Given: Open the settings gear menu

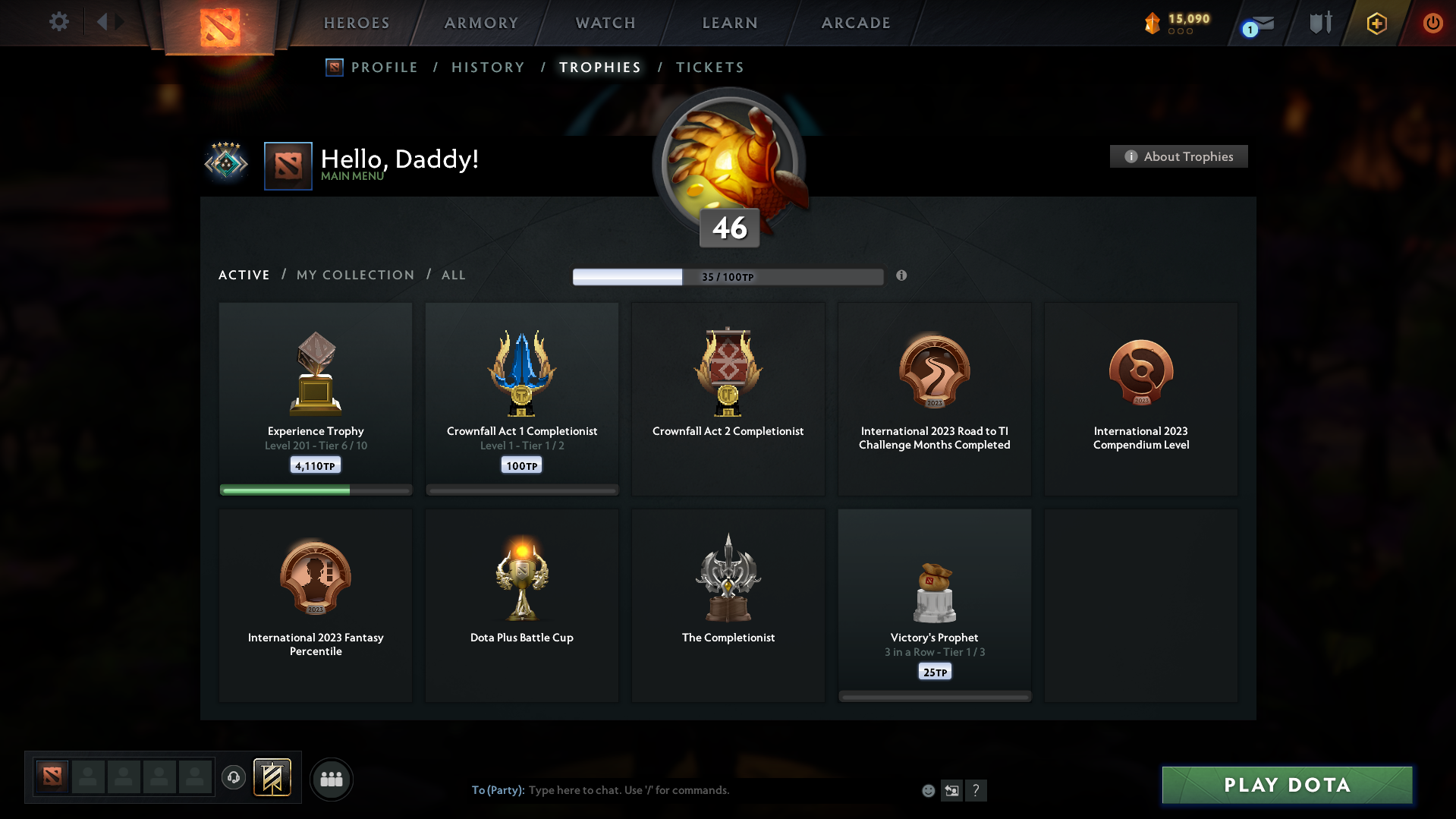Looking at the screenshot, I should pos(58,22).
